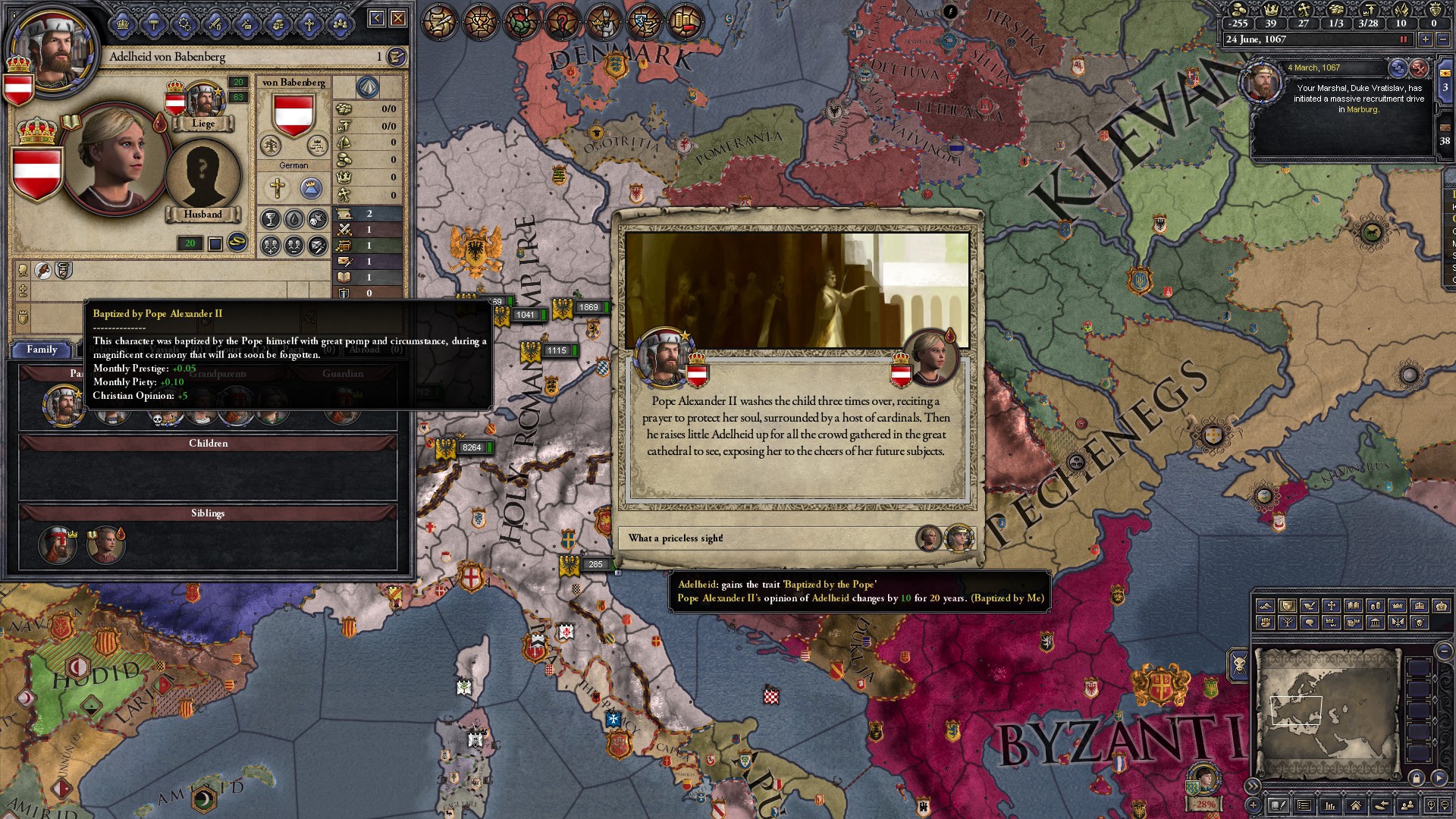Open the von Babenberg dynasty shield
Image resolution: width=1456 pixels, height=819 pixels.
(x=293, y=115)
